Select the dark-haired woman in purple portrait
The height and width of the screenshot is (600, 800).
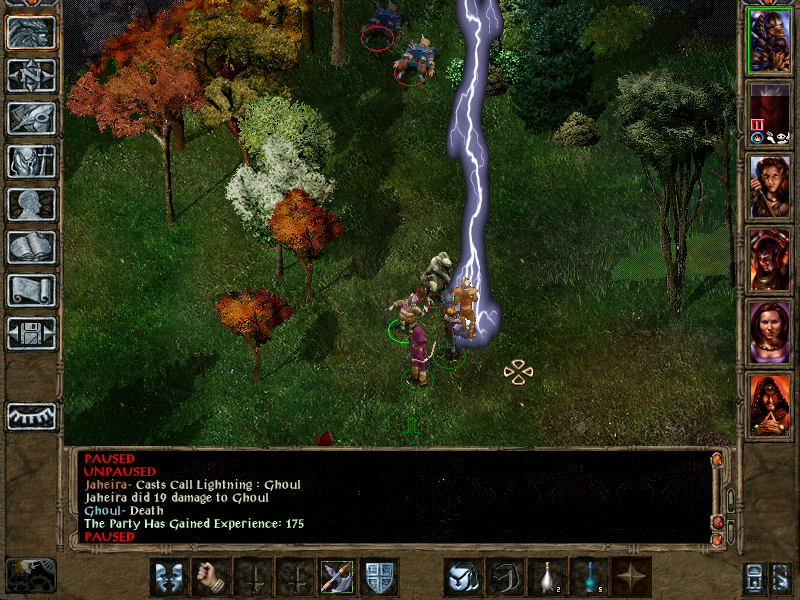(x=769, y=333)
